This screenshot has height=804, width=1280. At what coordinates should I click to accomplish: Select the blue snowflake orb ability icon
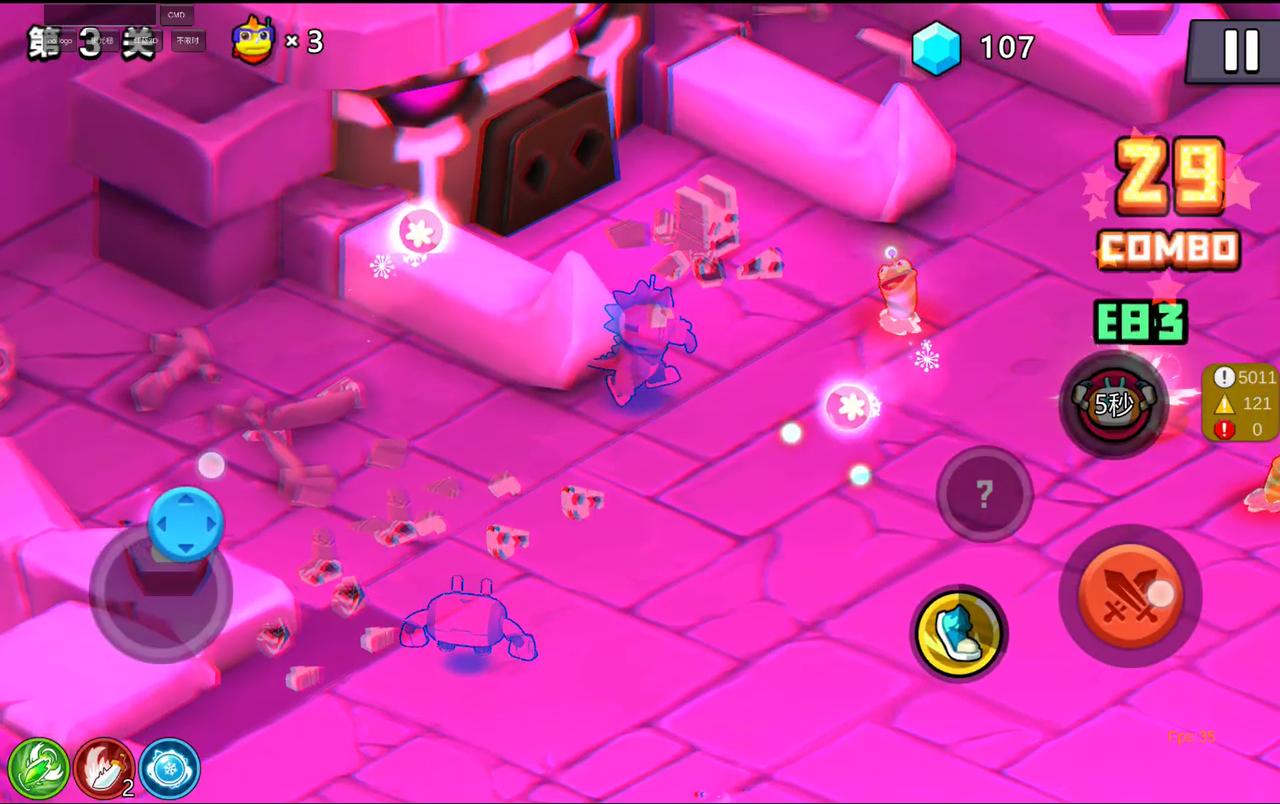pos(169,769)
